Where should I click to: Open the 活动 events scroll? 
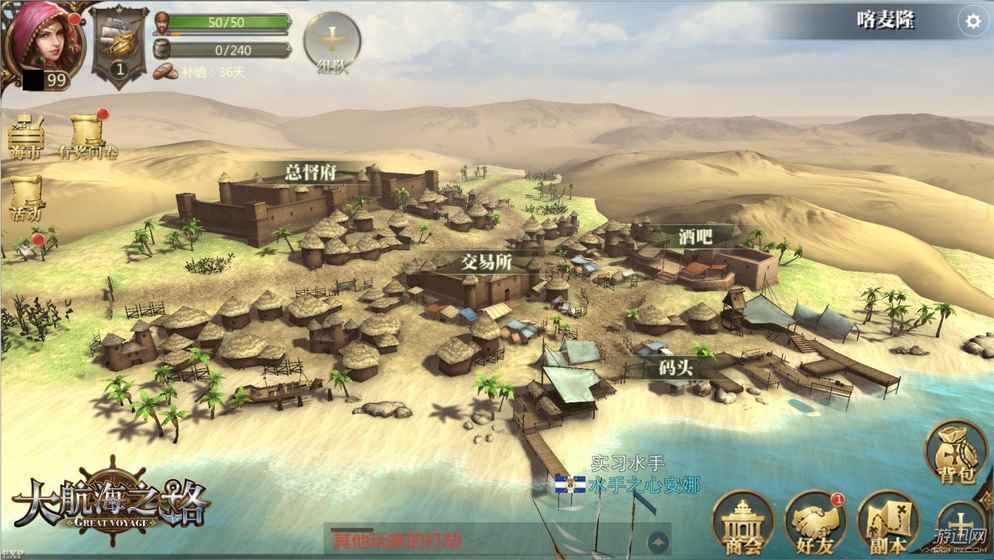point(26,196)
